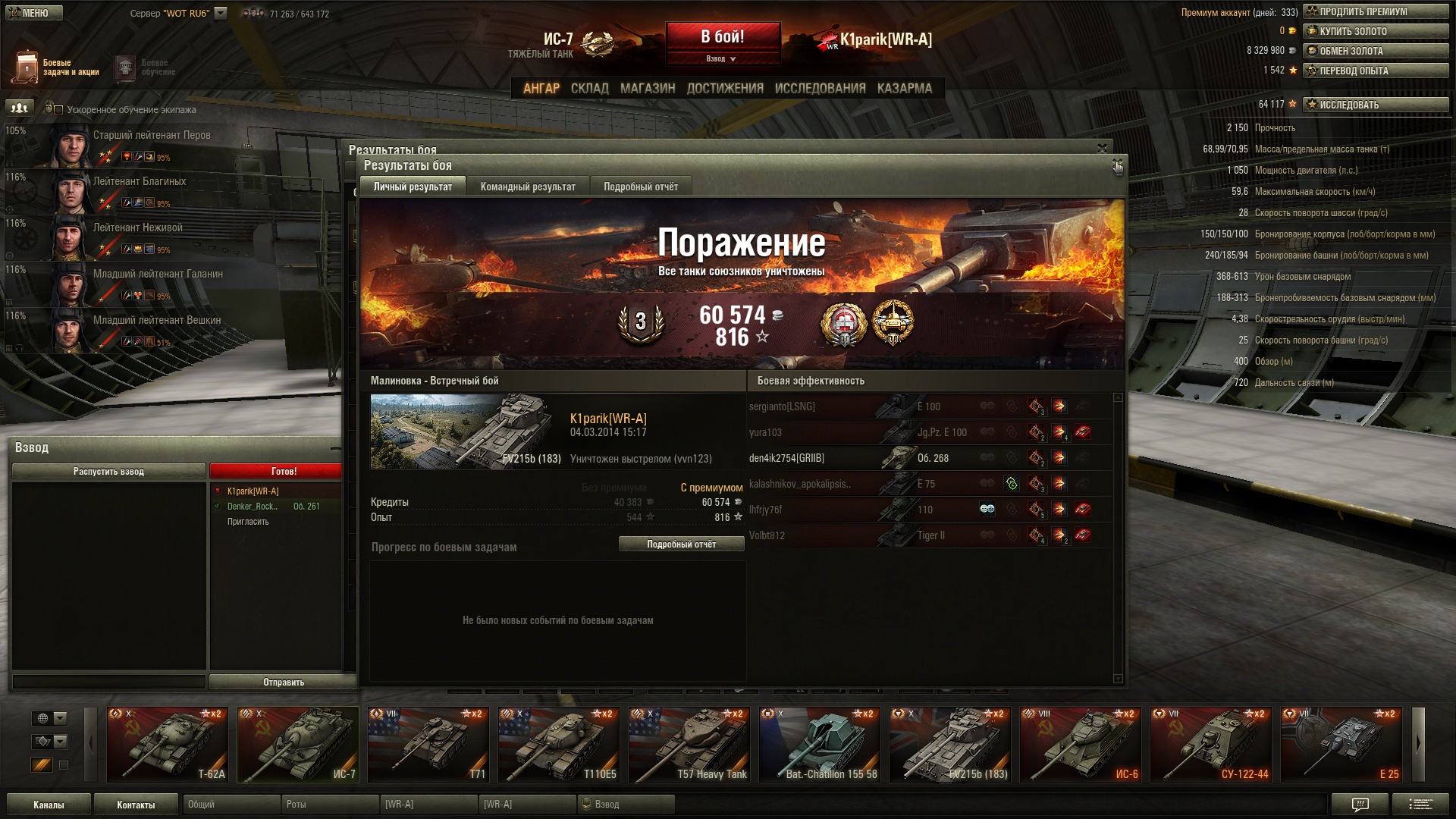Show the КАЗАРМА section
1456x819 pixels.
coord(904,89)
